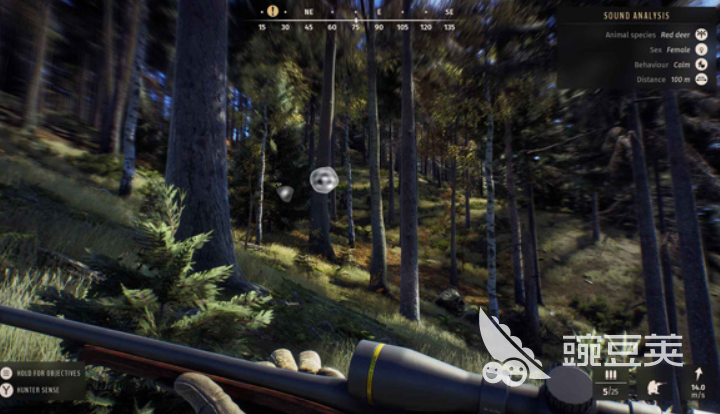This screenshot has width=720, height=414.
Task: Click the crouching hunter stance icon
Action: [x=655, y=387]
